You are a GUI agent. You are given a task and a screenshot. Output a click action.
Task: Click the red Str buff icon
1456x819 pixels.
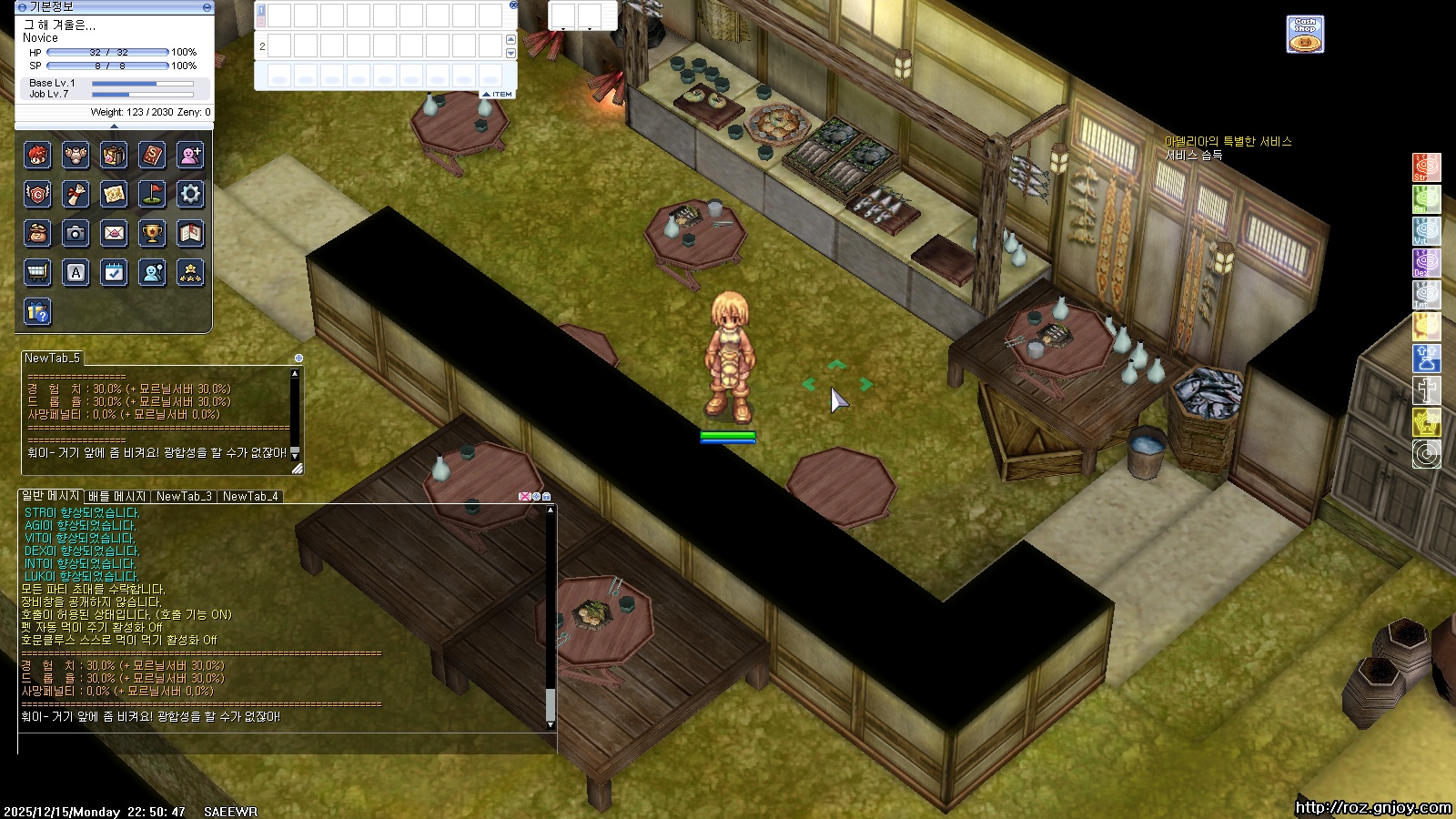point(1426,167)
